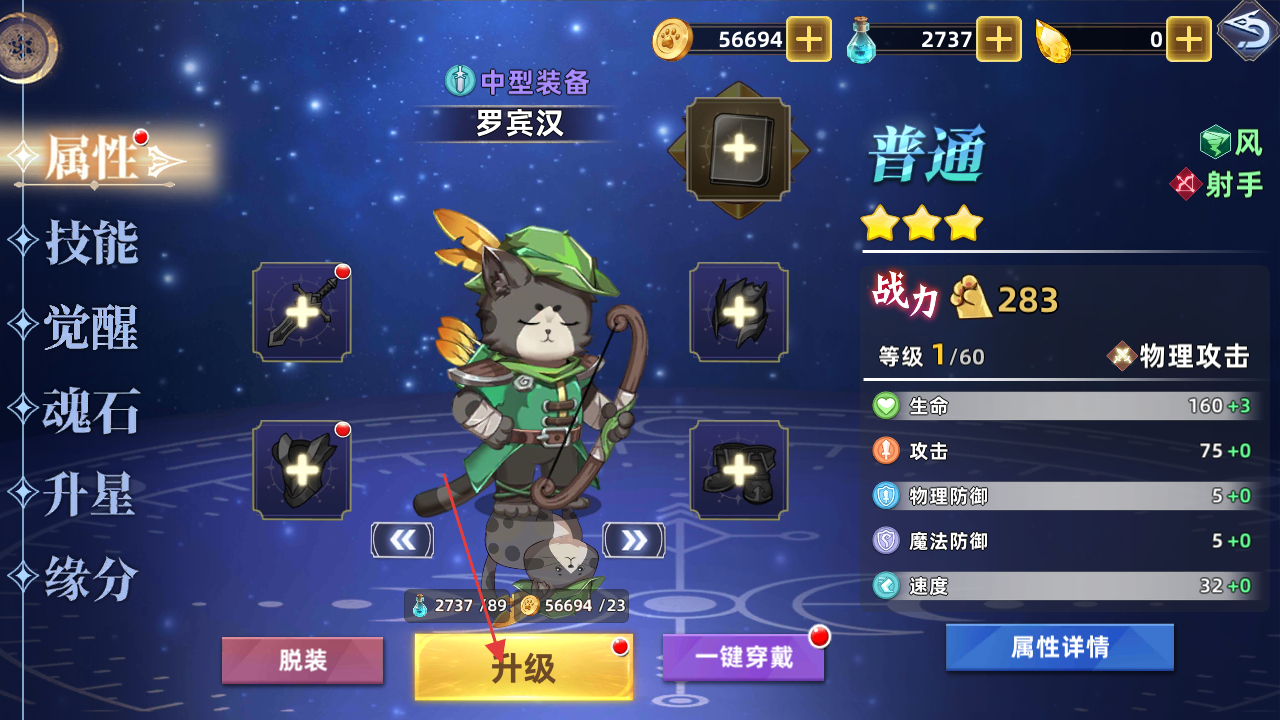This screenshot has width=1280, height=720.
Task: Show the 缘分 bonds tab
Action: 90,579
